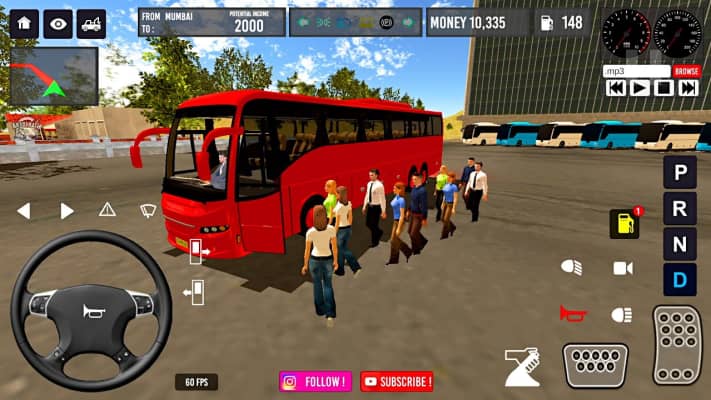Screen dimensions: 711x400
Task: Activate the hazard warning lights
Action: point(107,210)
